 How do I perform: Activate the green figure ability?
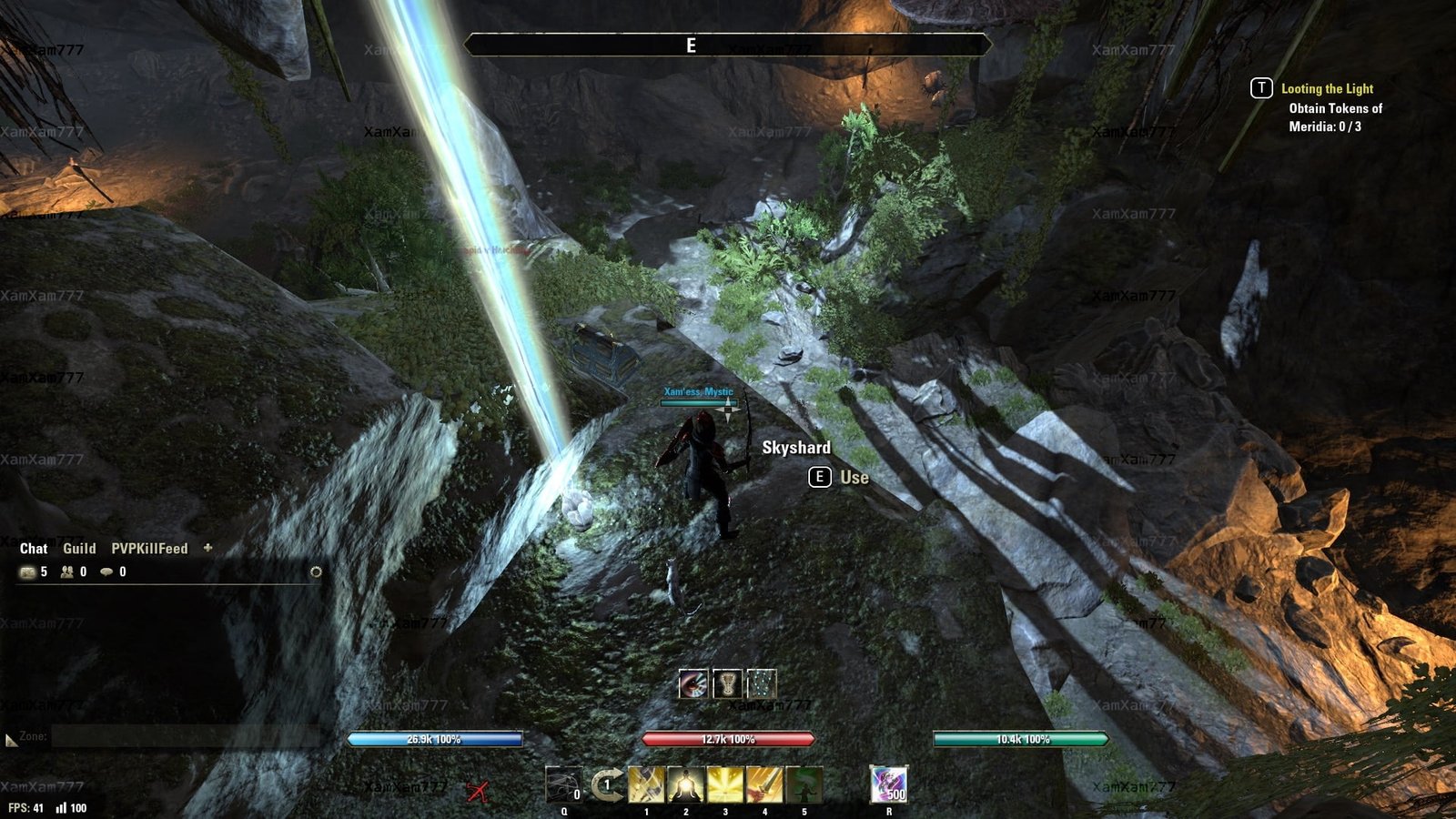pyautogui.click(x=804, y=784)
